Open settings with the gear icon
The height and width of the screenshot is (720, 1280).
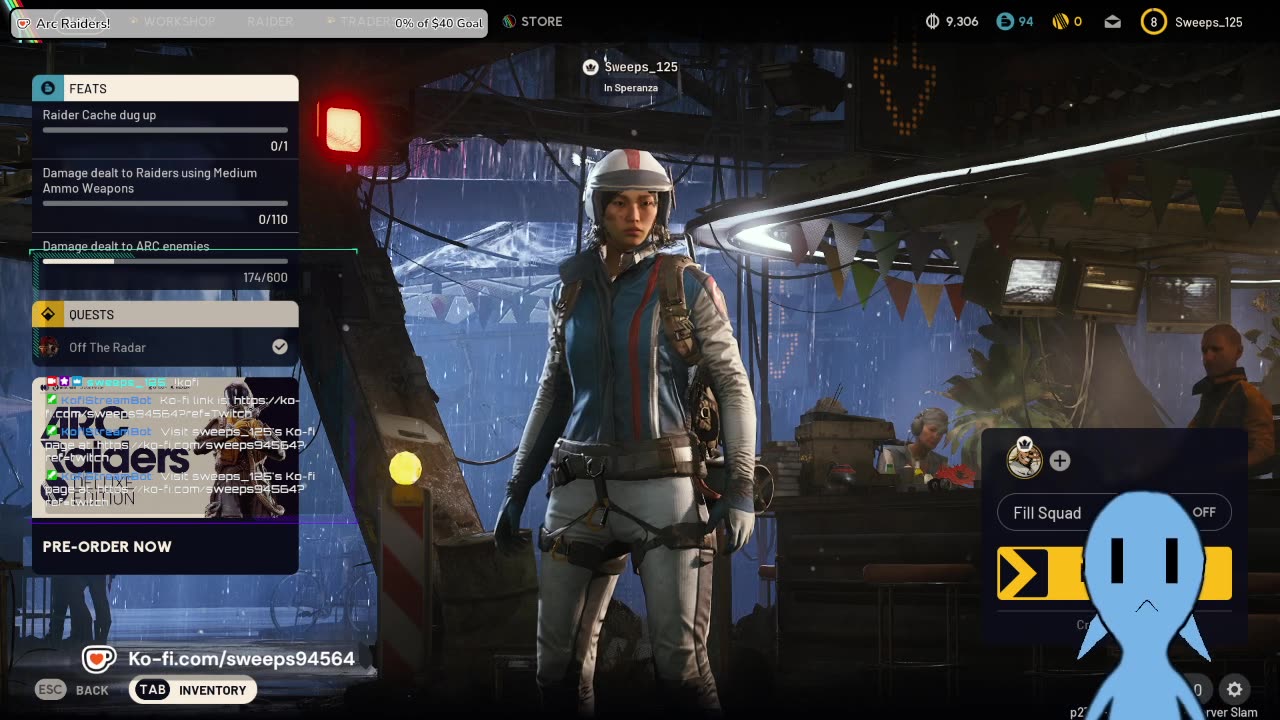pyautogui.click(x=1235, y=689)
